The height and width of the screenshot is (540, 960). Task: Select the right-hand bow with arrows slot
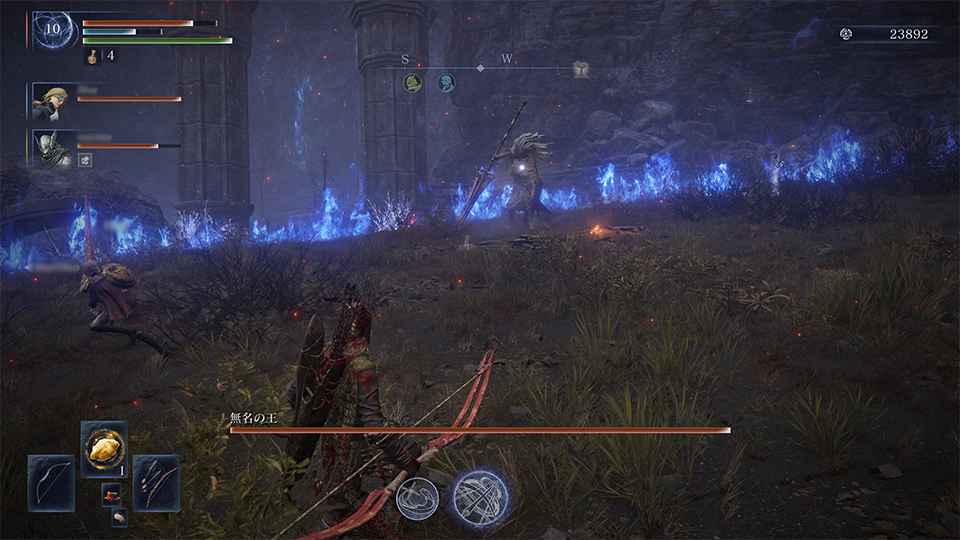click(156, 483)
